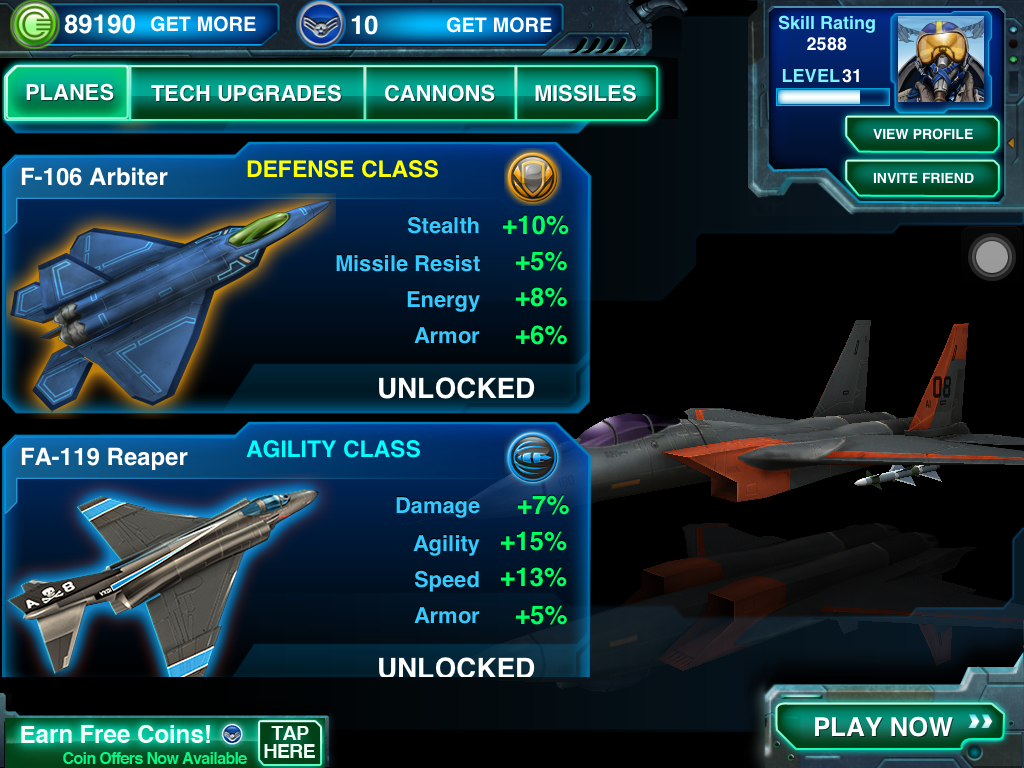The height and width of the screenshot is (768, 1024).
Task: Tap the Invite Friend button
Action: pos(922,178)
